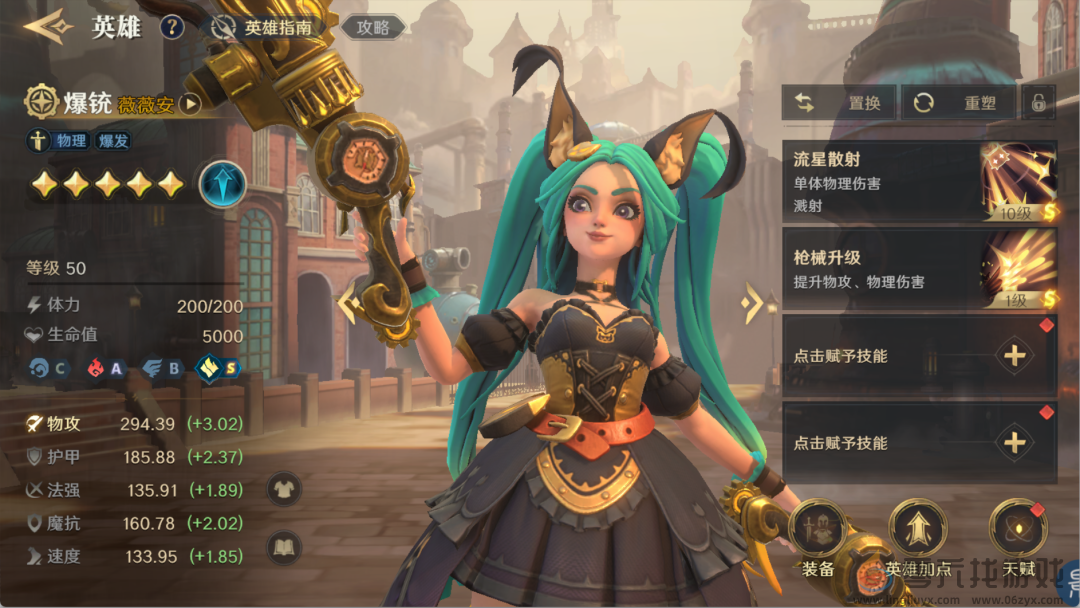Click the 重塑 reshape button
This screenshot has width=1080, height=608.
(958, 102)
